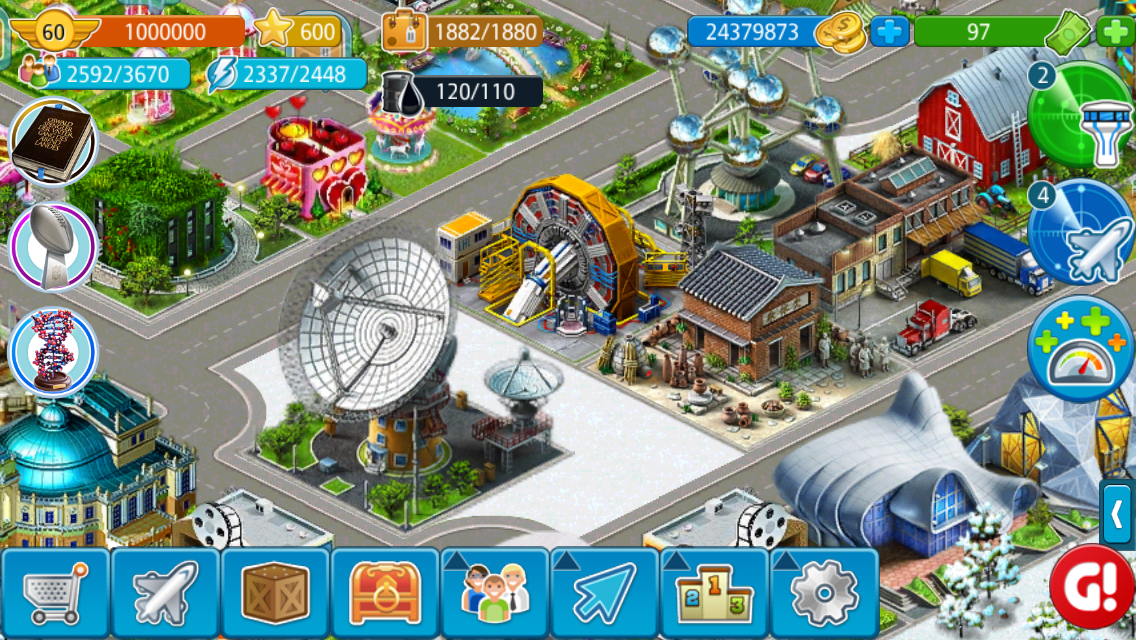Image resolution: width=1136 pixels, height=640 pixels.
Task: Open the gear settings menu
Action: click(825, 594)
